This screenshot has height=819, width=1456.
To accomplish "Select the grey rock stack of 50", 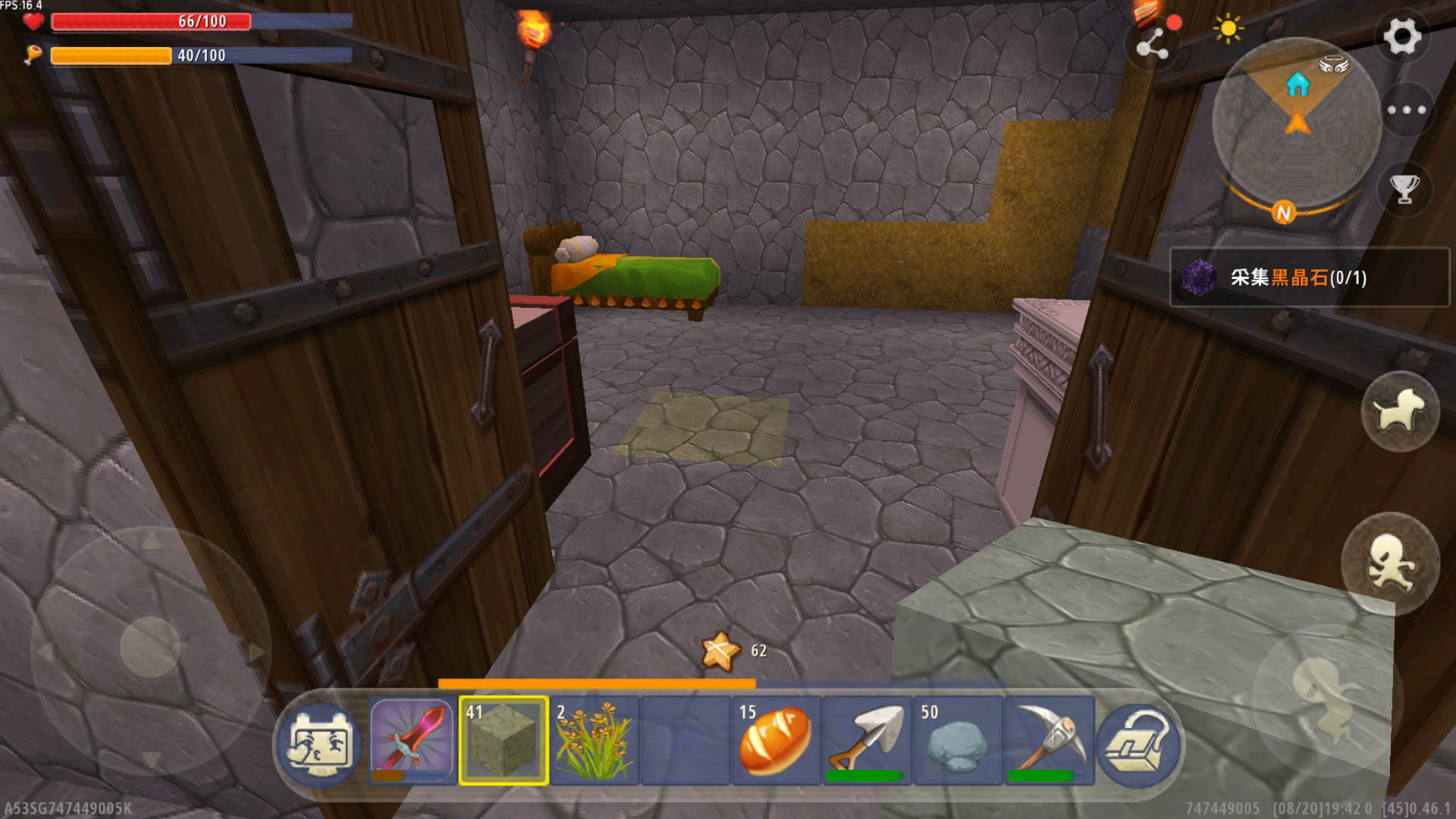I will [x=958, y=741].
